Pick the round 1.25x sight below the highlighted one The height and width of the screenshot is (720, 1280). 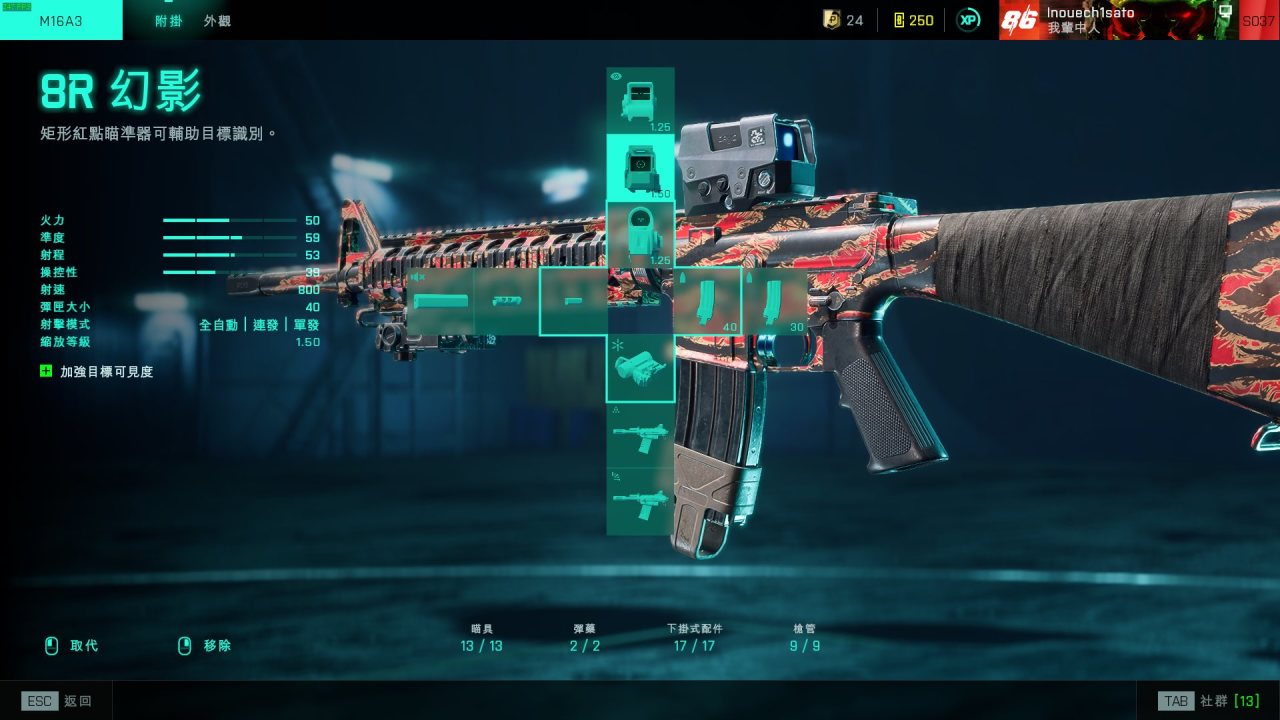pyautogui.click(x=640, y=234)
